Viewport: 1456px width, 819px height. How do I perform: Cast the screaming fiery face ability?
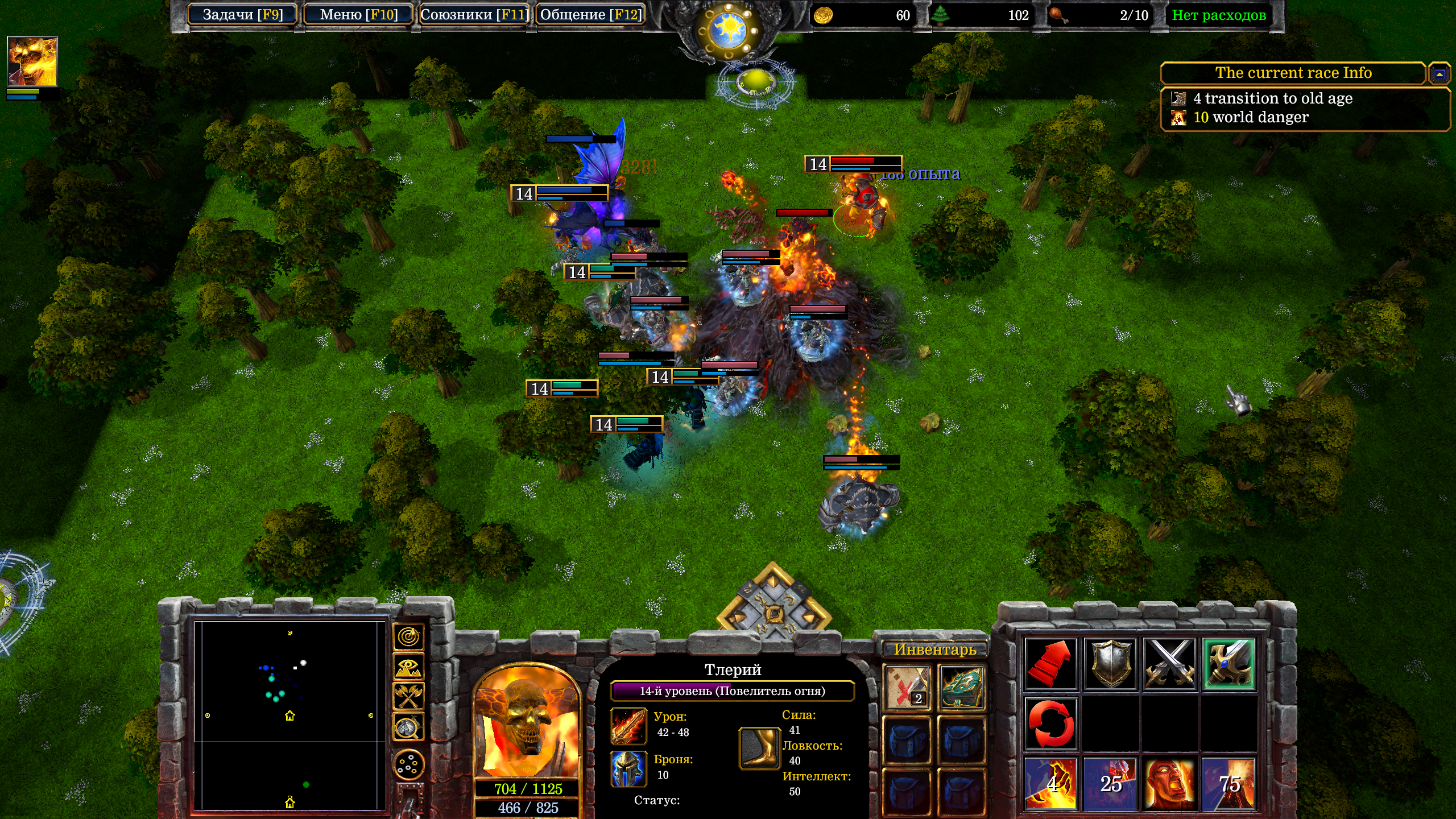pyautogui.click(x=1169, y=784)
